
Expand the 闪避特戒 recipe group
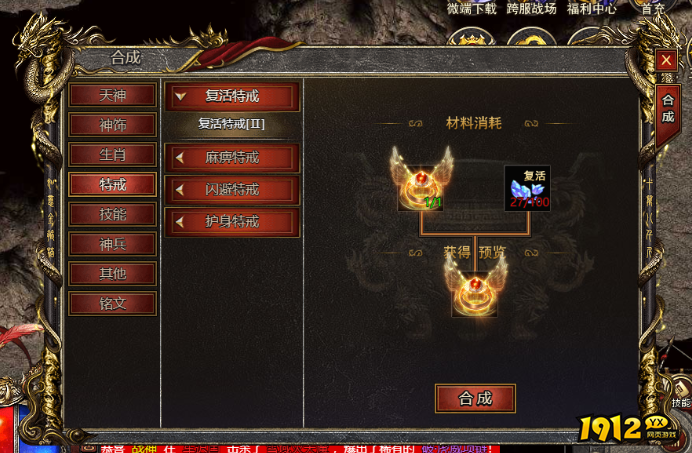pyautogui.click(x=231, y=190)
